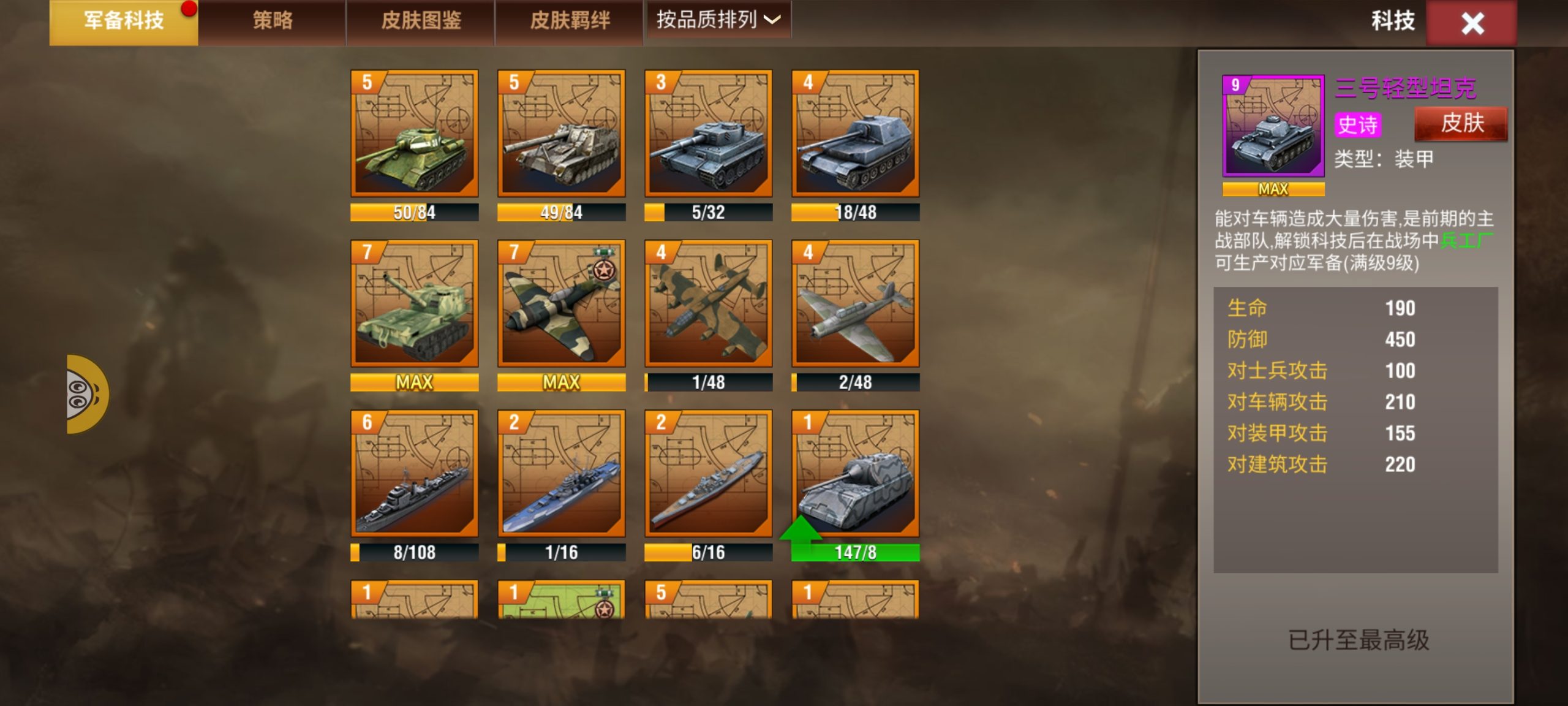Tap the yellow side-tab with eyes icon
This screenshot has width=1568, height=706.
point(86,395)
